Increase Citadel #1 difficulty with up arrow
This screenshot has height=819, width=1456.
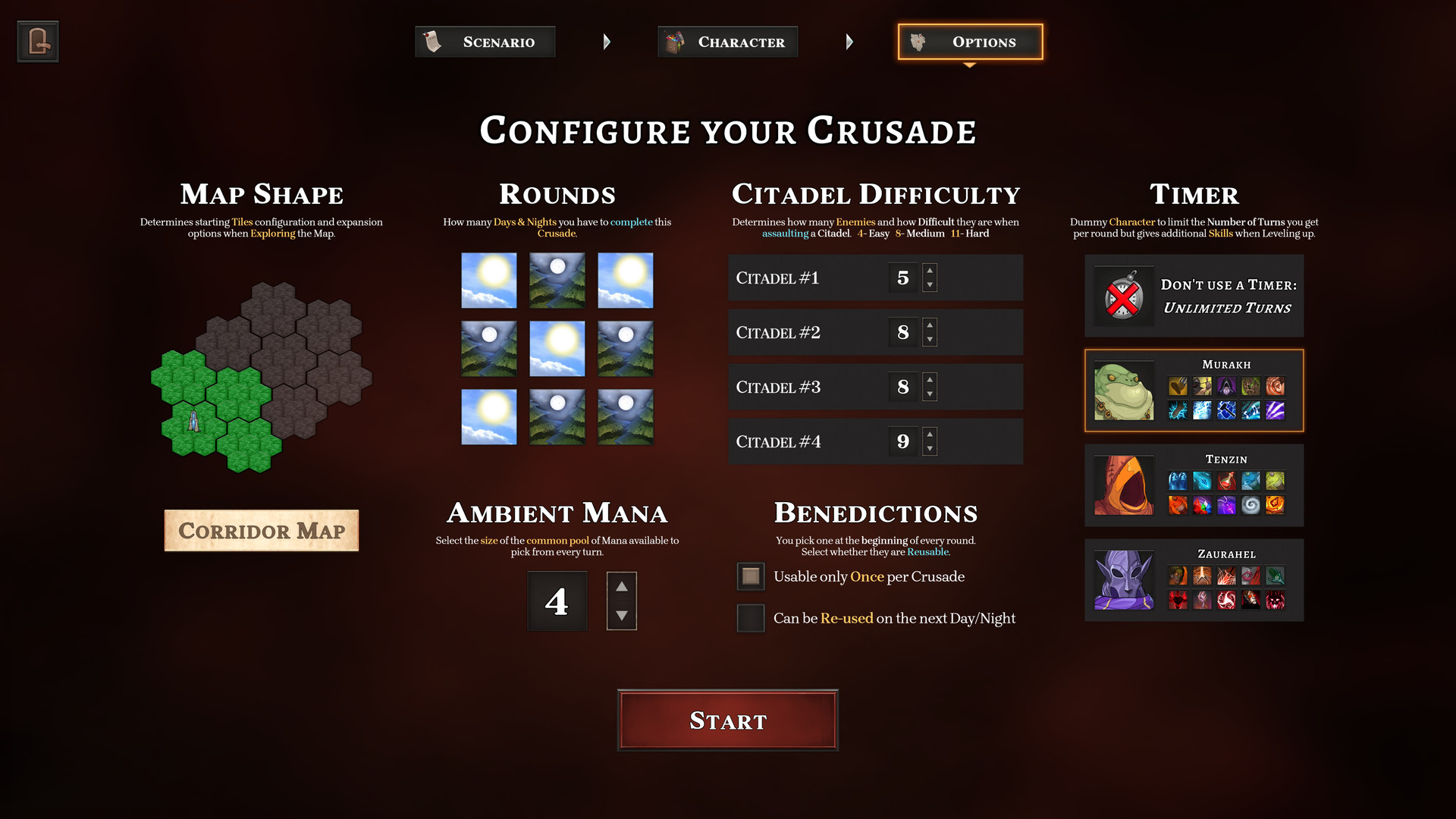930,271
